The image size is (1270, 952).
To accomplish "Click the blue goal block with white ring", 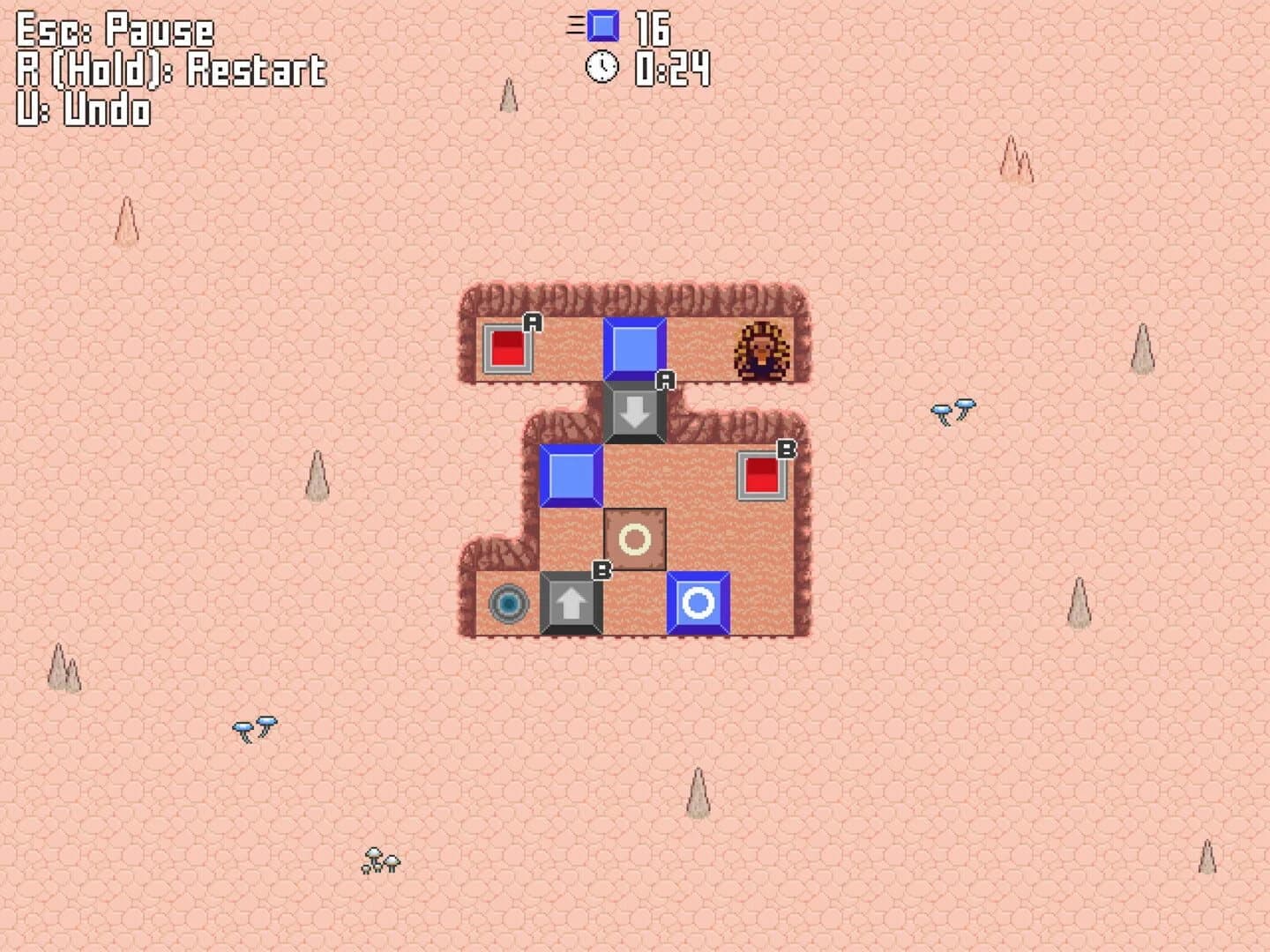I will pyautogui.click(x=698, y=604).
